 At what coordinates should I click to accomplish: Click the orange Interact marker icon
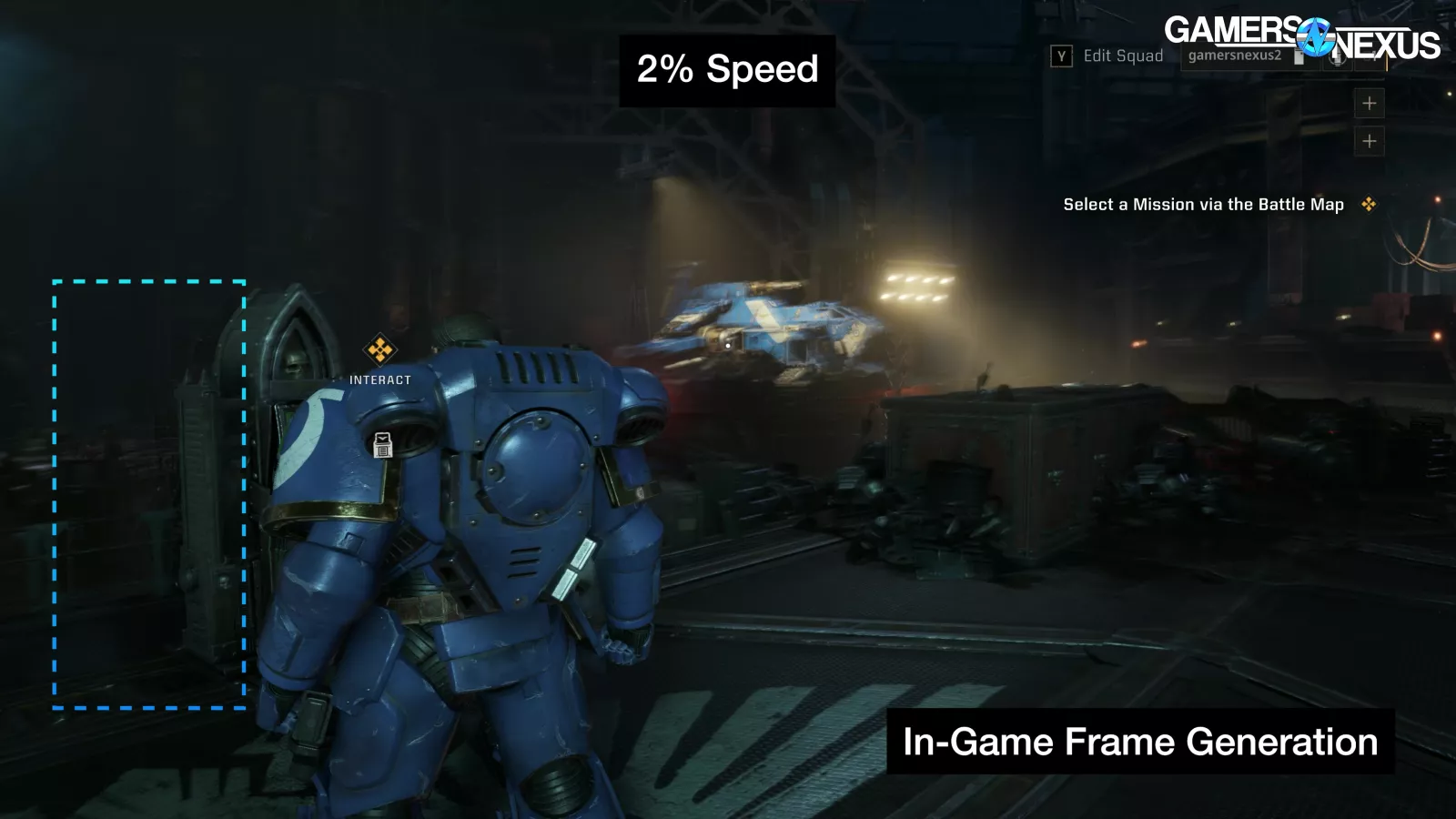(x=379, y=349)
